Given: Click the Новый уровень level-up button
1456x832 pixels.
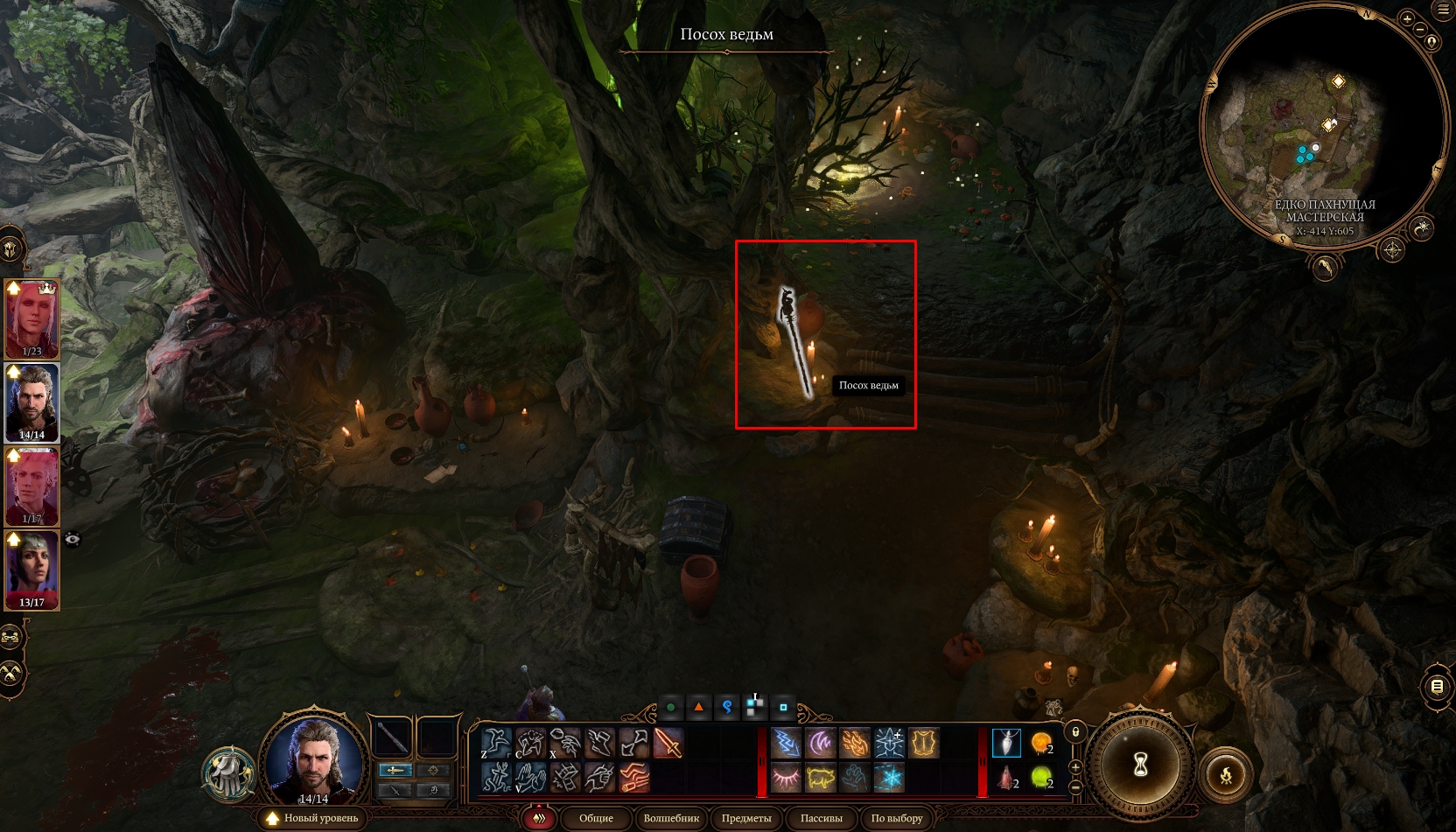Looking at the screenshot, I should pos(313,818).
